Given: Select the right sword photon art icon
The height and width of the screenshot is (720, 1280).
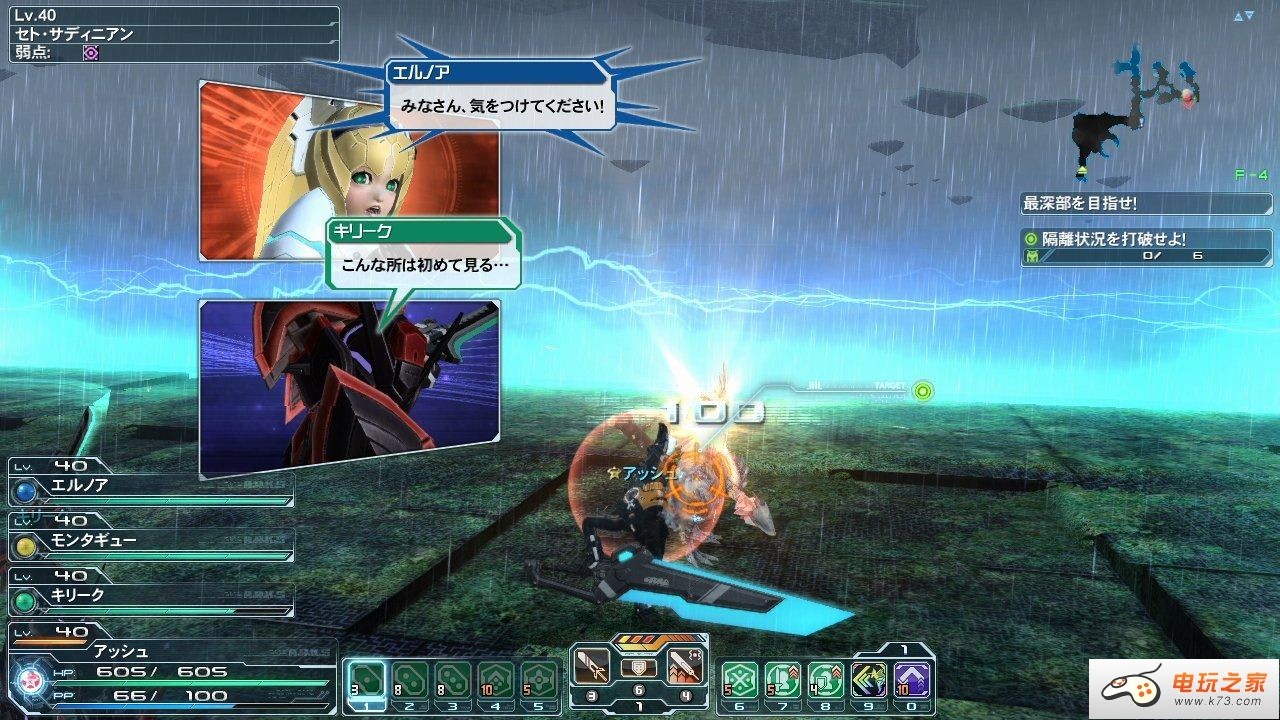Looking at the screenshot, I should pyautogui.click(x=684, y=666).
